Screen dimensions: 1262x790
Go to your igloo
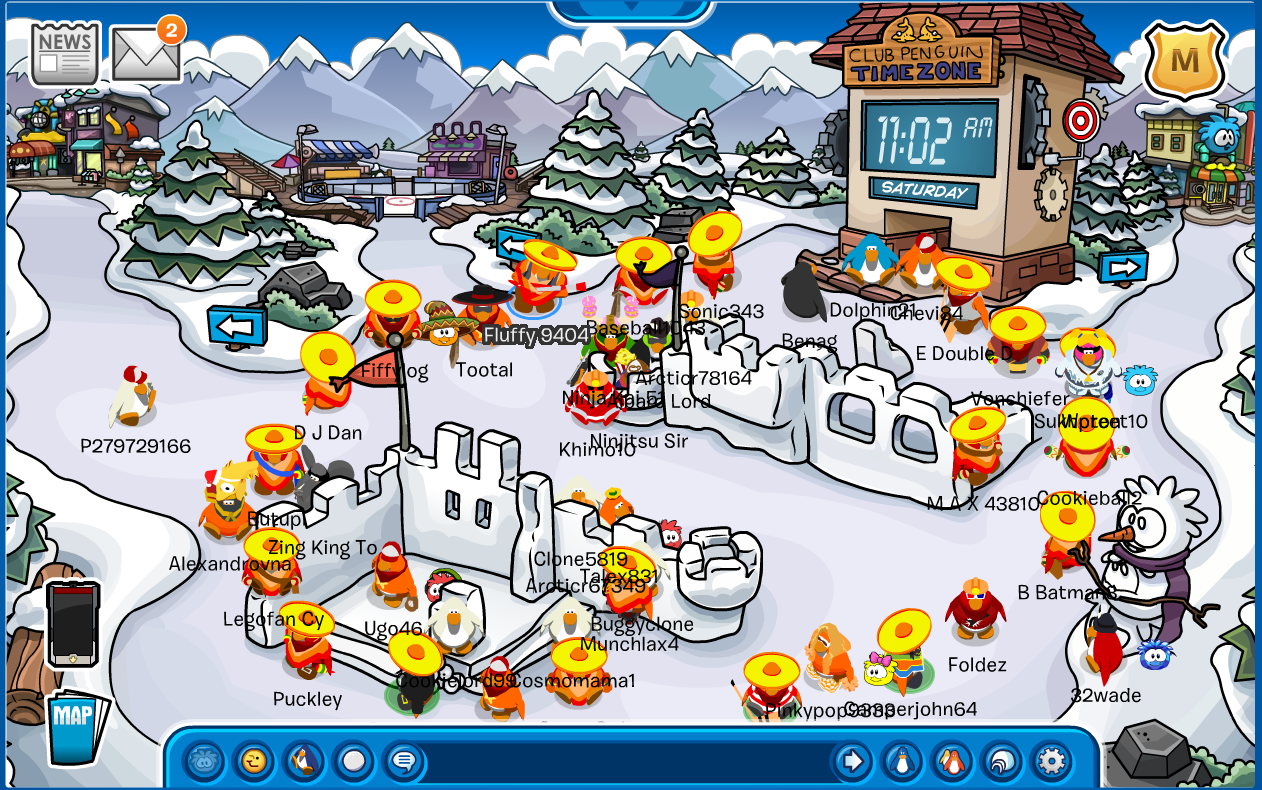[x=1001, y=761]
